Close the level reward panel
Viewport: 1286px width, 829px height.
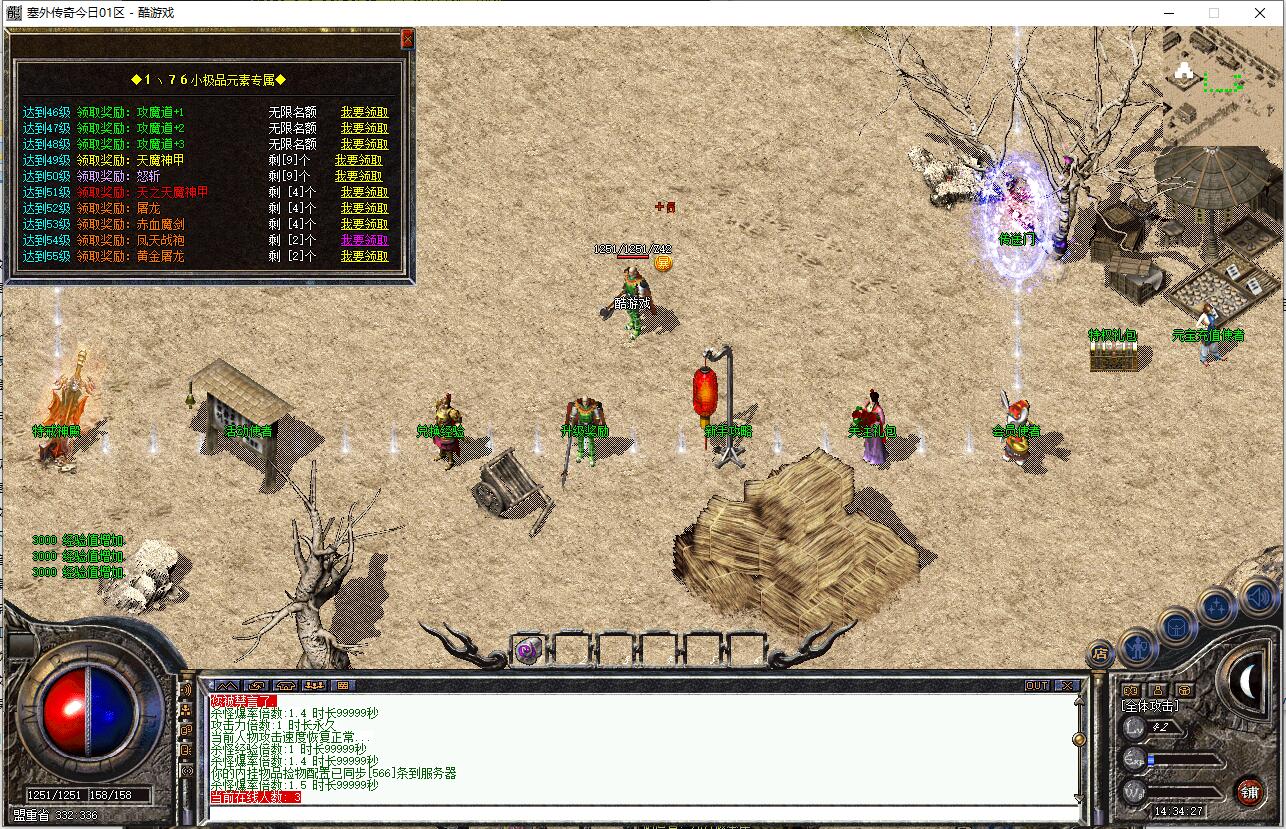click(x=407, y=39)
